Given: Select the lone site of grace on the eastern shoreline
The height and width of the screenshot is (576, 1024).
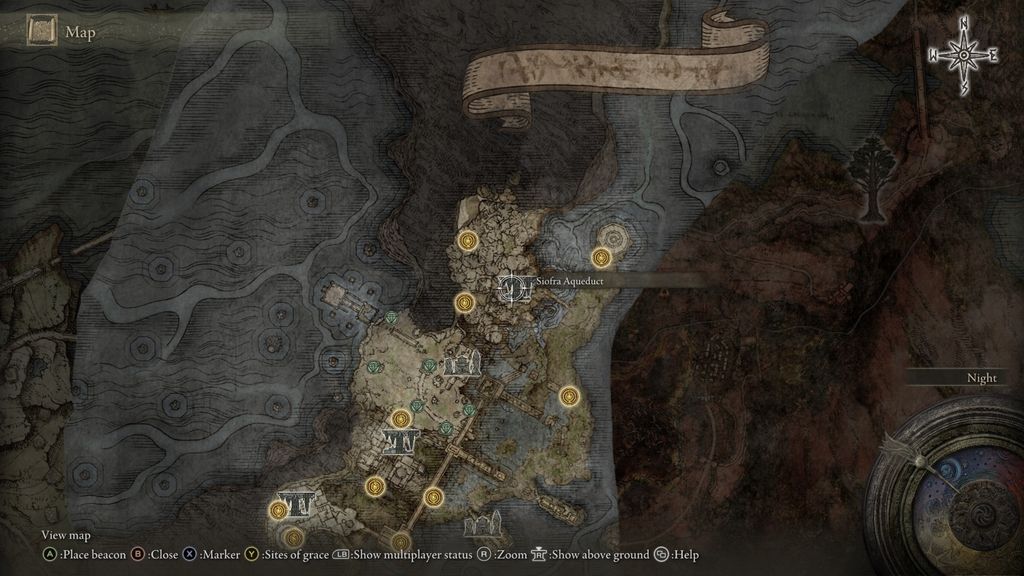Looking at the screenshot, I should point(570,395).
